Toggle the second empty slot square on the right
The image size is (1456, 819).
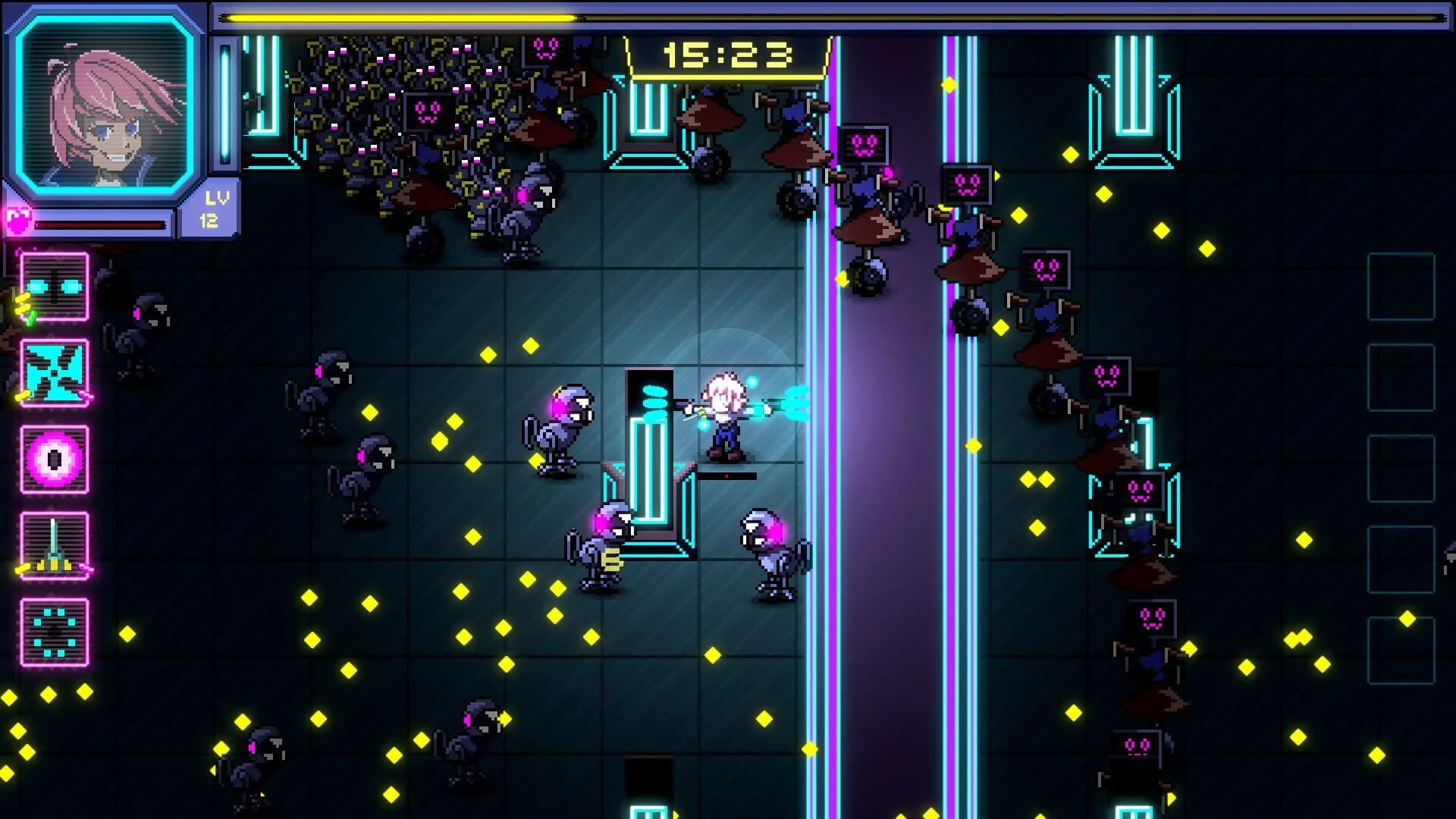[x=1403, y=377]
